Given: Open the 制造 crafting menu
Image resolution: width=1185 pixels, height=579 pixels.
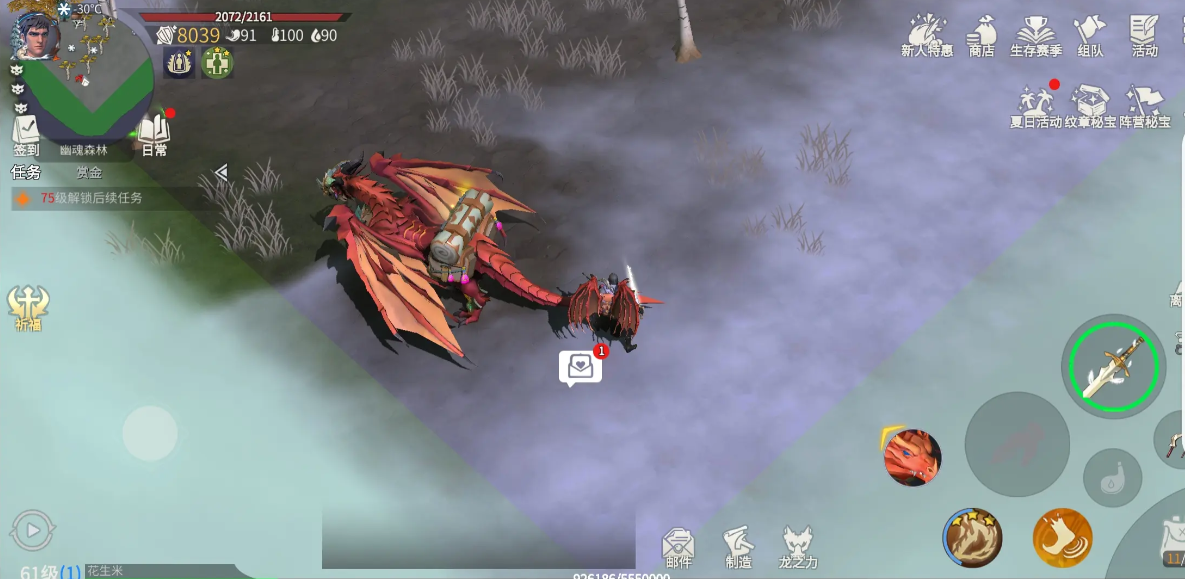Looking at the screenshot, I should tap(738, 547).
